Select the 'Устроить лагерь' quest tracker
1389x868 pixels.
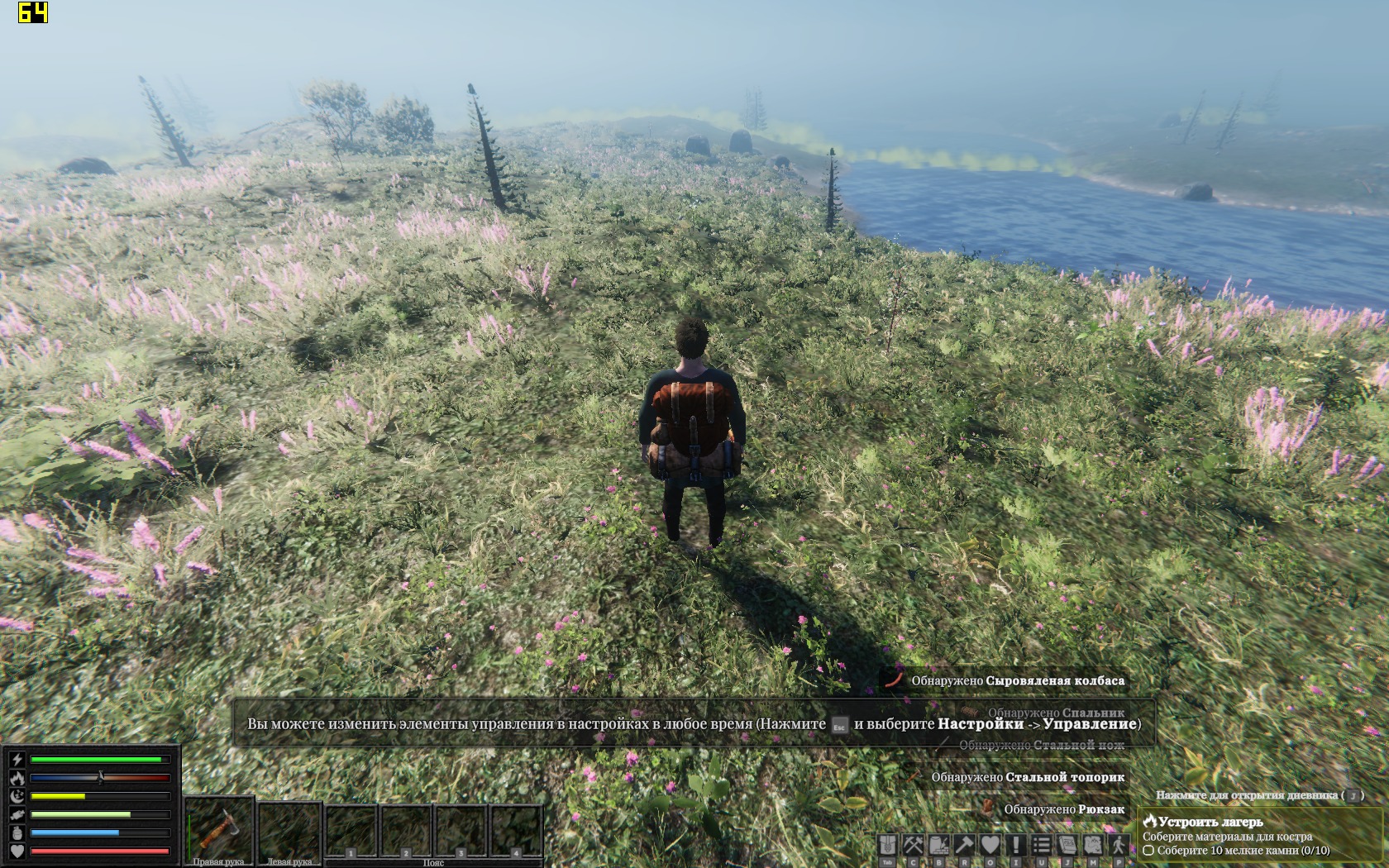(1210, 822)
